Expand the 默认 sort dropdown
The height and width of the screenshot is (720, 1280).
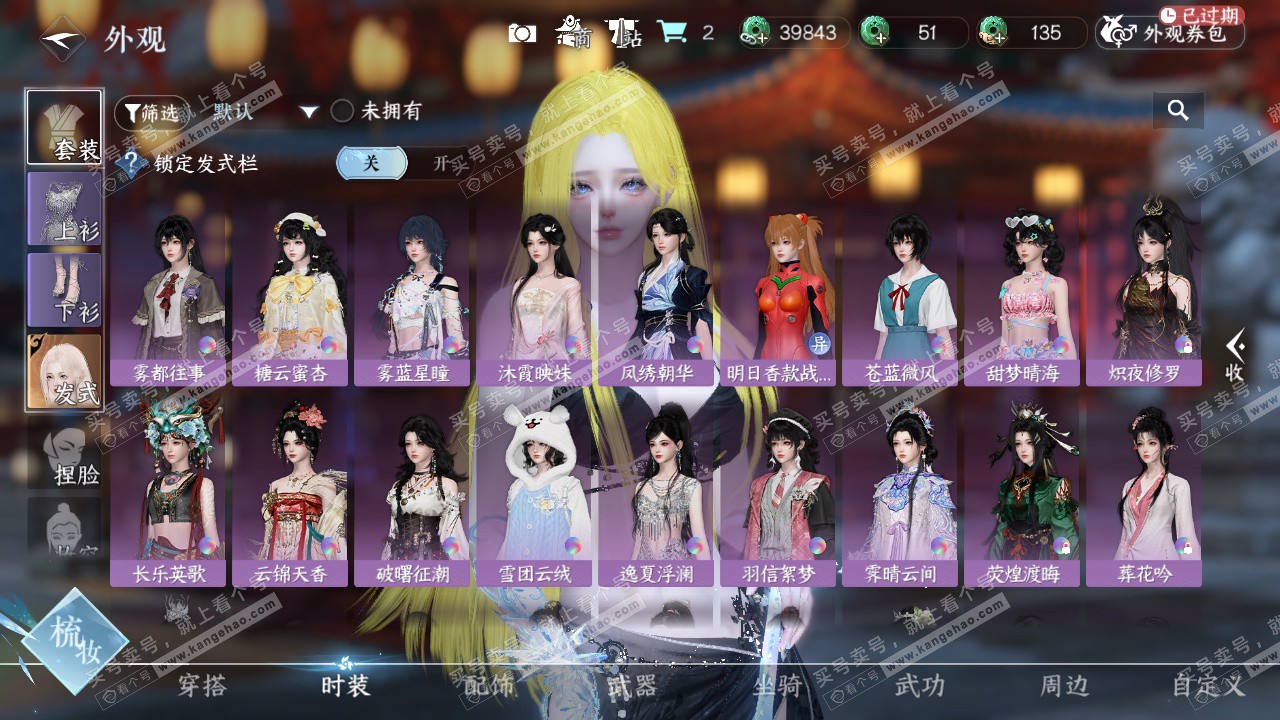309,112
